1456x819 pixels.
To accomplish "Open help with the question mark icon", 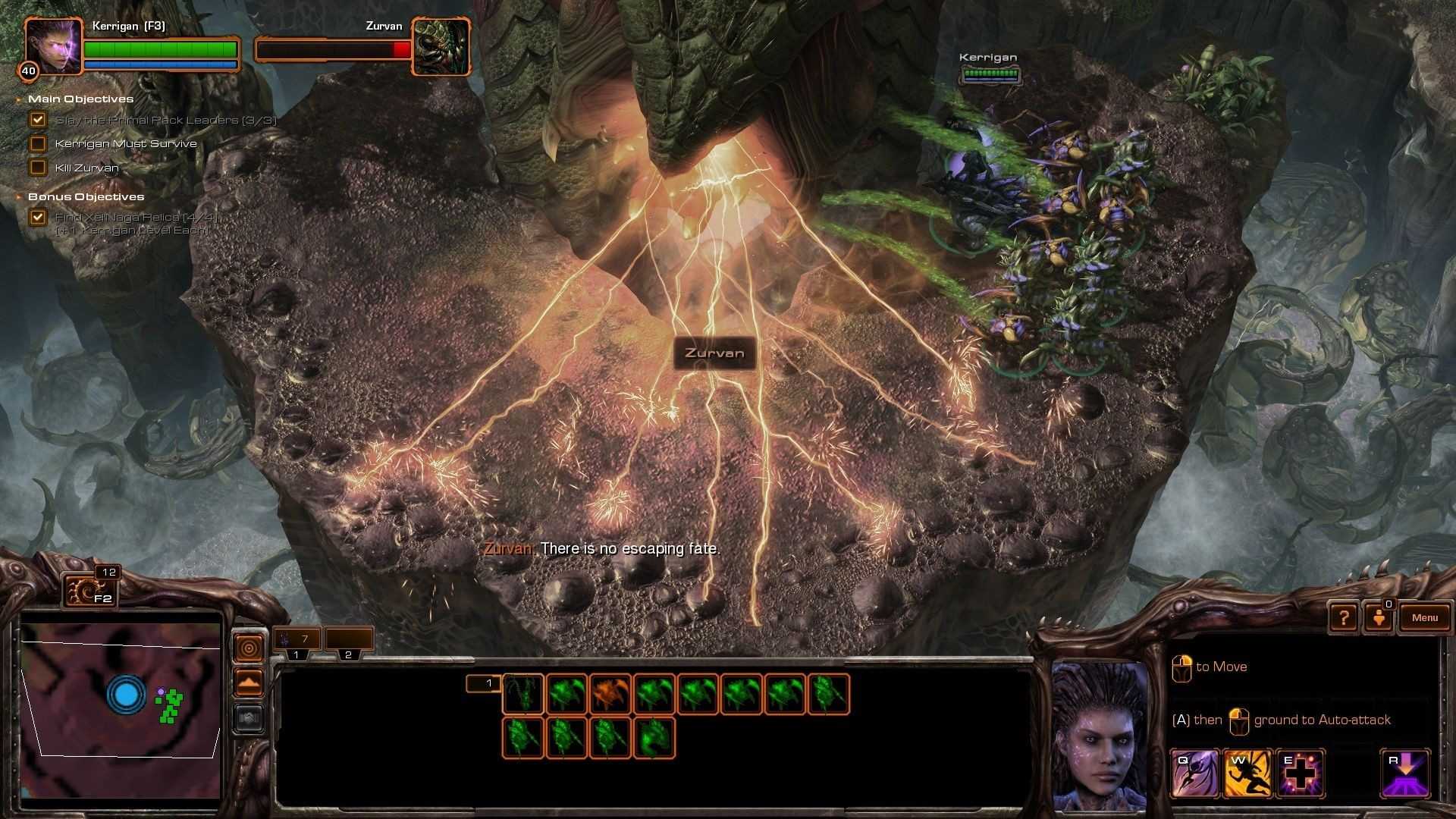I will (1343, 617).
